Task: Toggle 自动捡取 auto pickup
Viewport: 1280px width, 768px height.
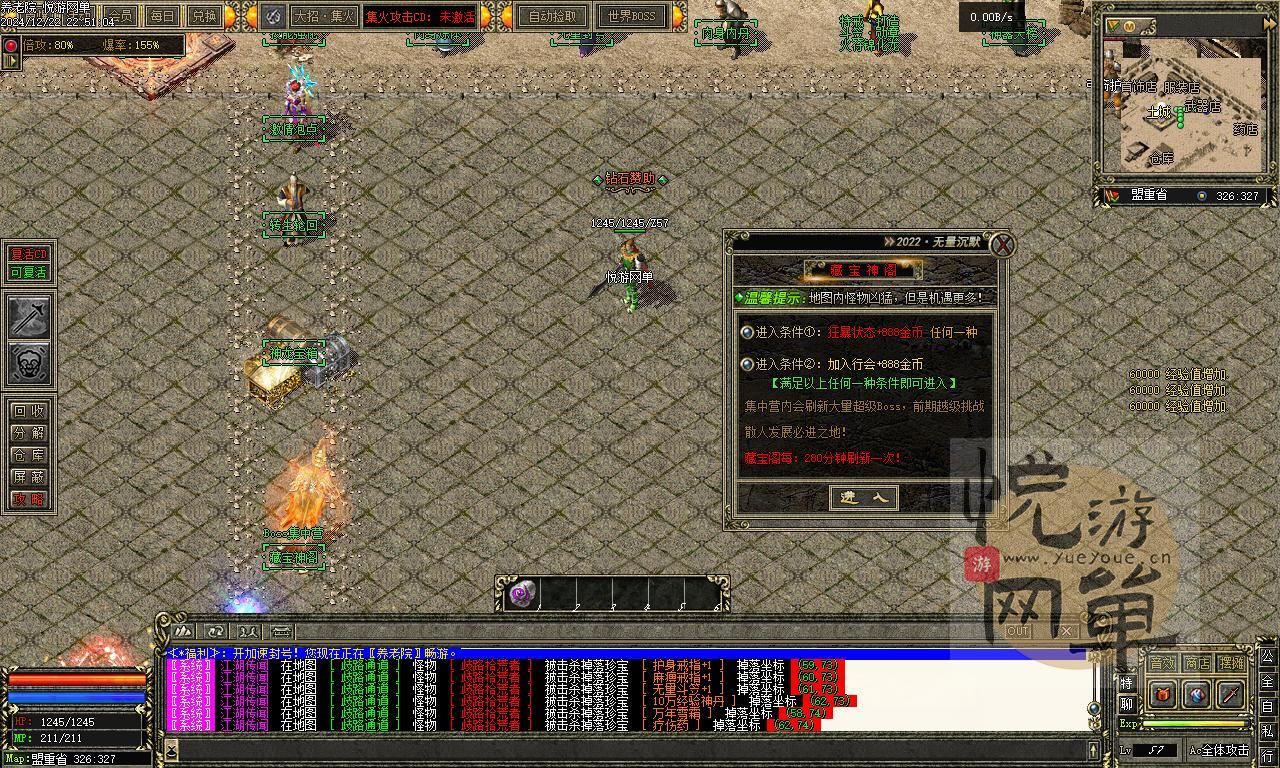Action: (552, 16)
